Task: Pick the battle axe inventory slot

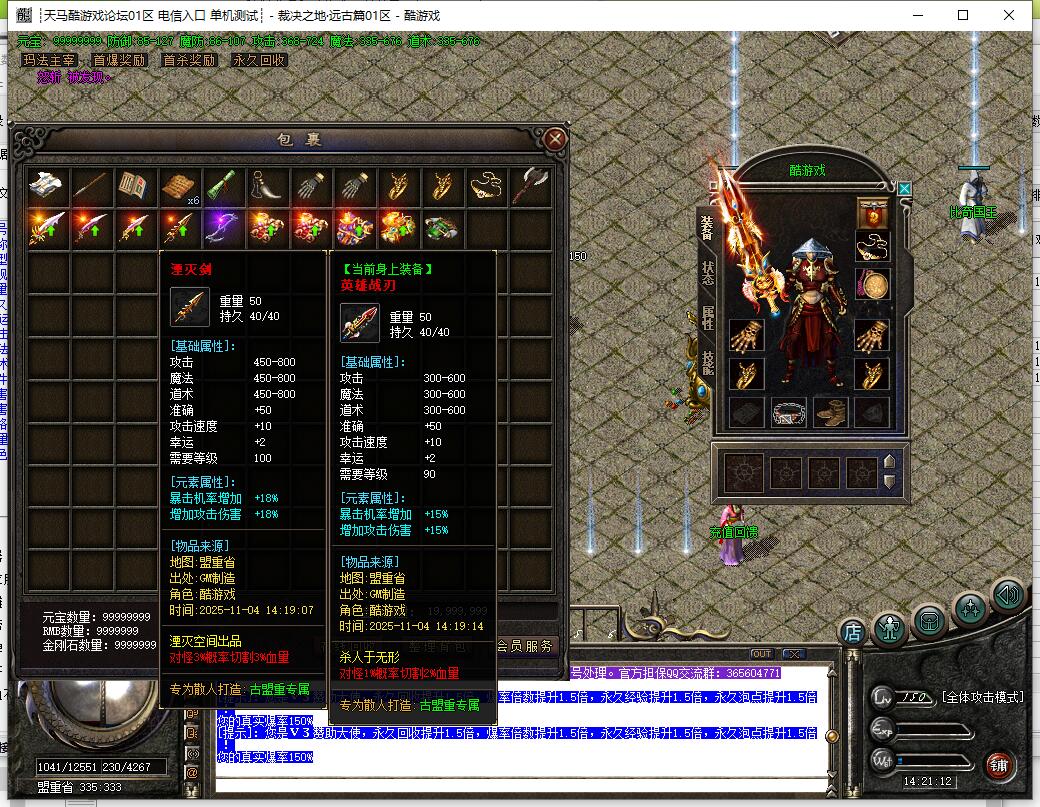Action: (x=529, y=185)
